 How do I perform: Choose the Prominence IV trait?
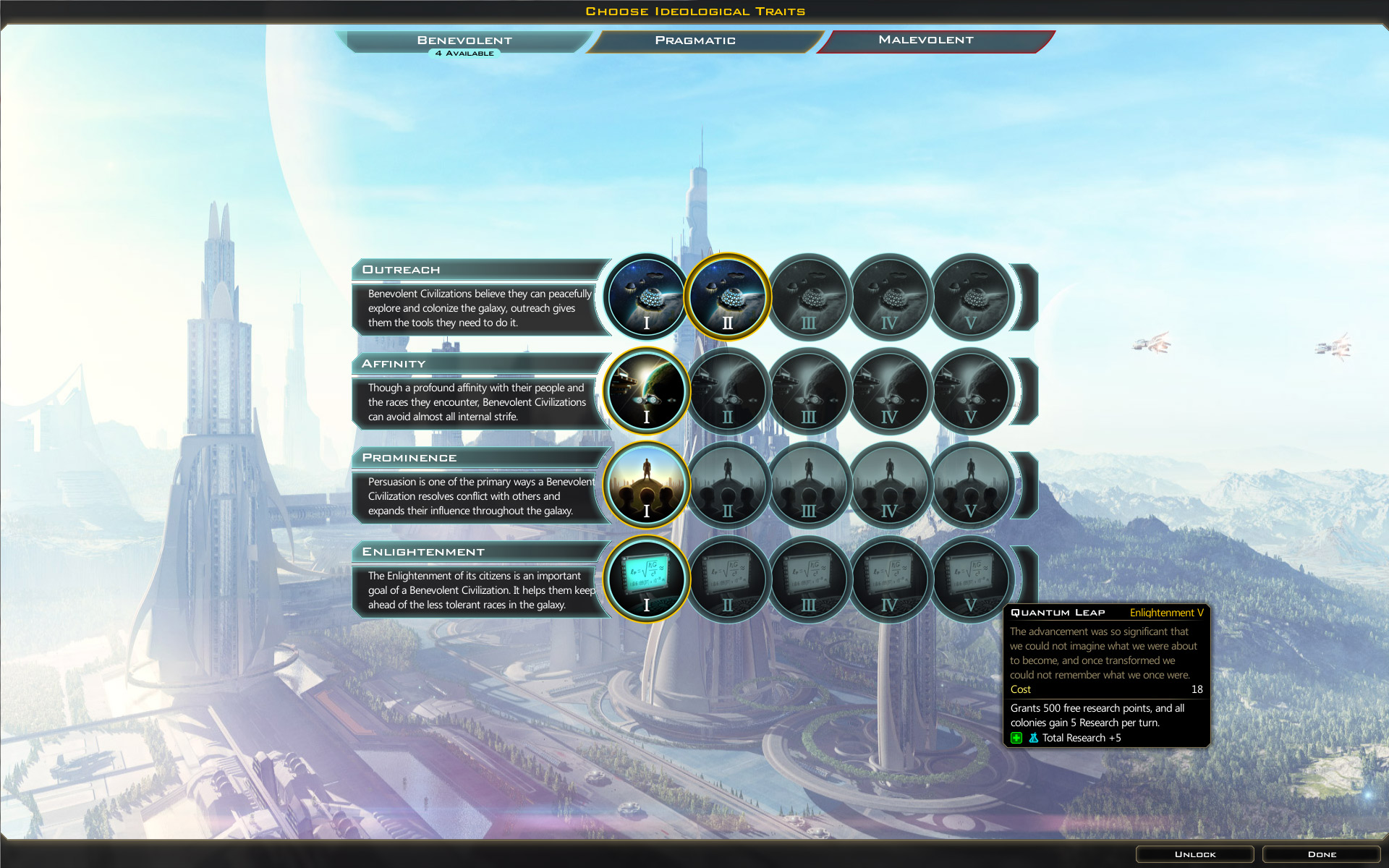[x=890, y=485]
